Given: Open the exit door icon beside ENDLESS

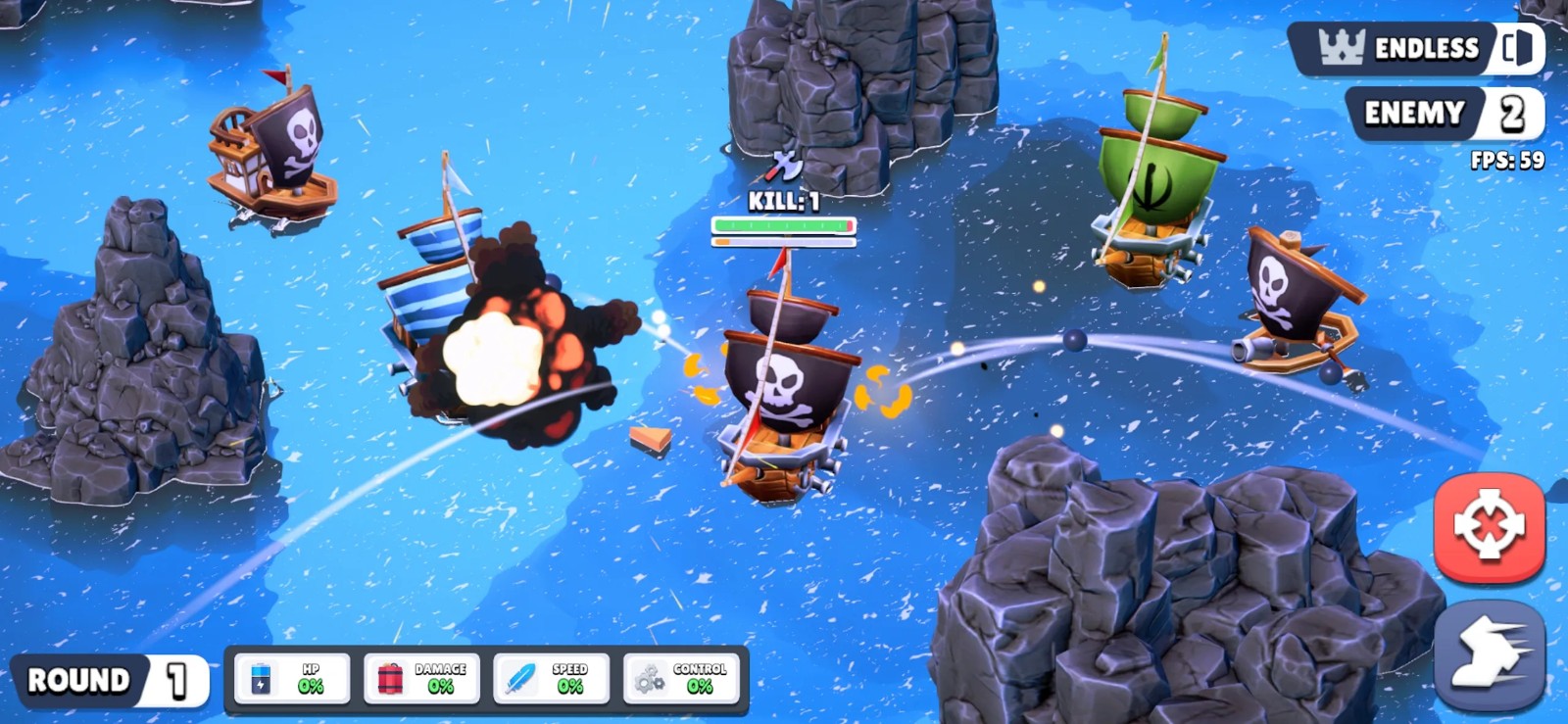Looking at the screenshot, I should (x=1518, y=47).
